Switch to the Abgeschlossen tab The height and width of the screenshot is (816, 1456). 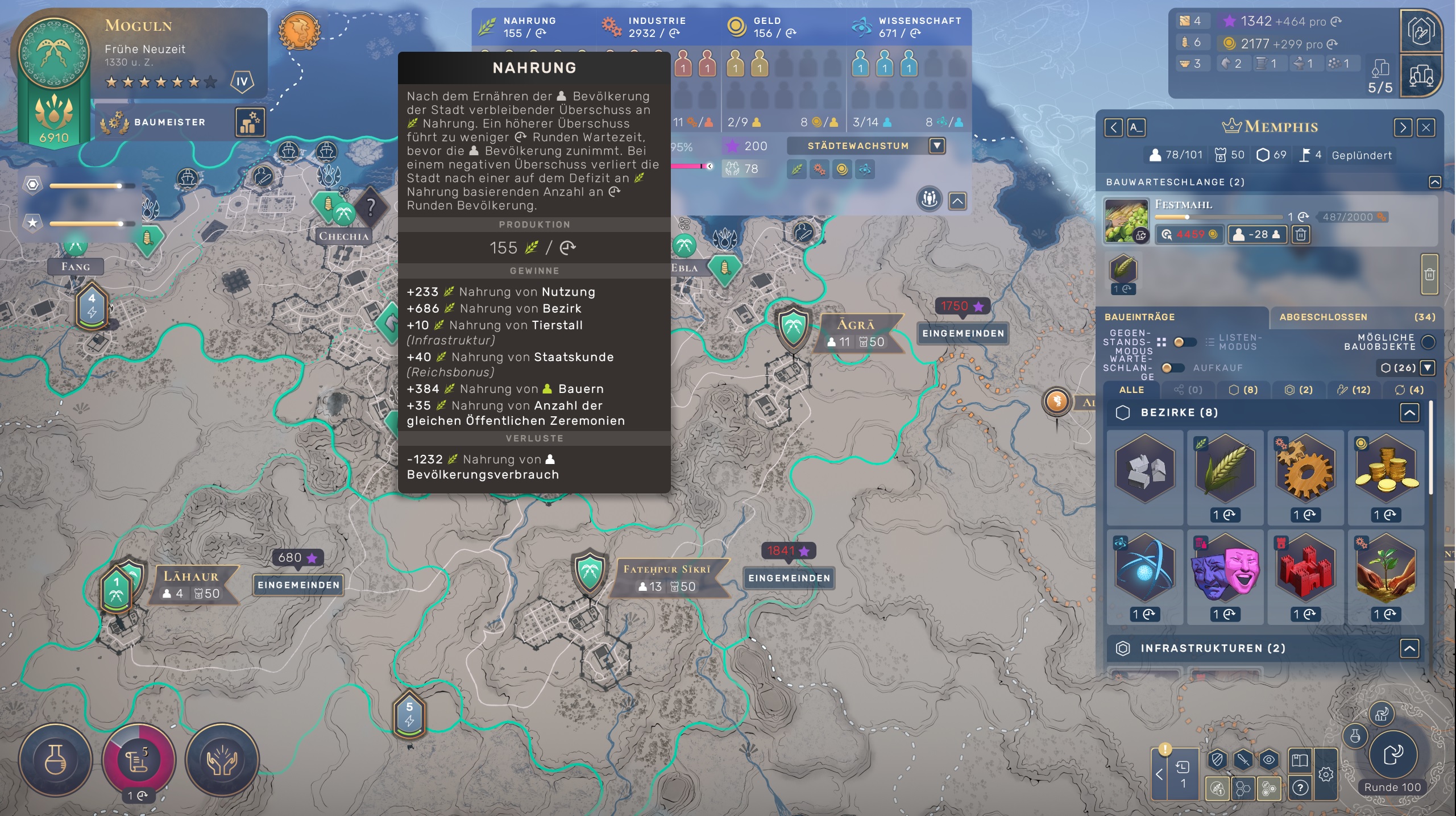pyautogui.click(x=1324, y=317)
